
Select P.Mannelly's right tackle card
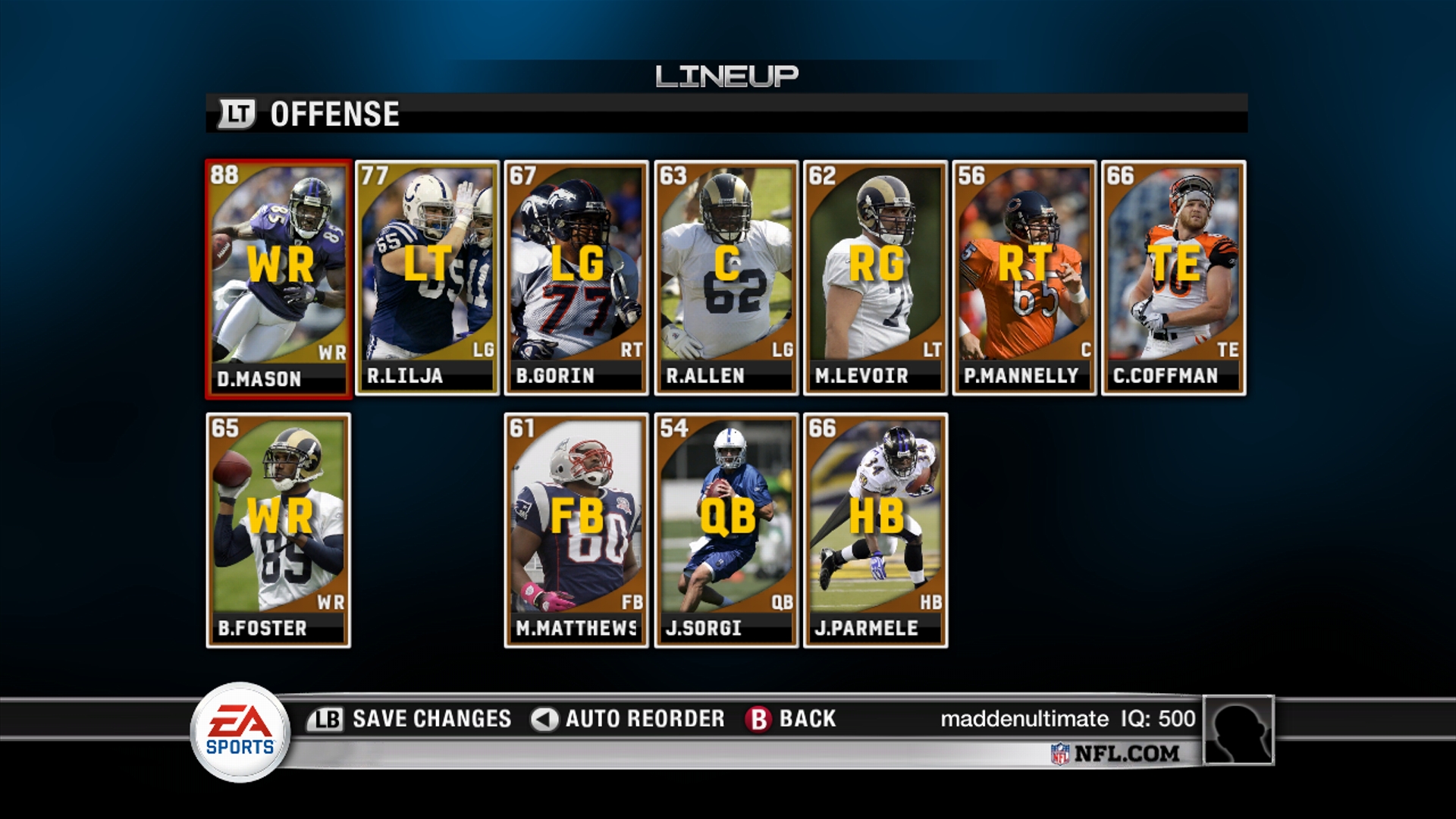tap(1025, 278)
